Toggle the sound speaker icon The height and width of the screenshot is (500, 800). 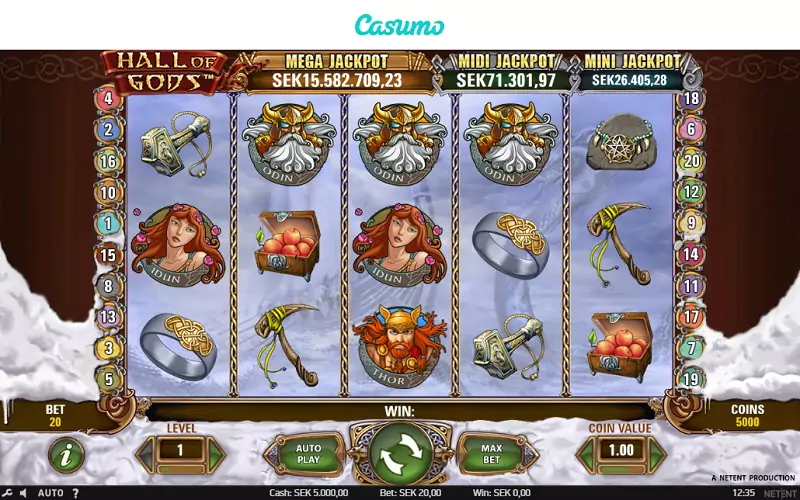point(24,492)
